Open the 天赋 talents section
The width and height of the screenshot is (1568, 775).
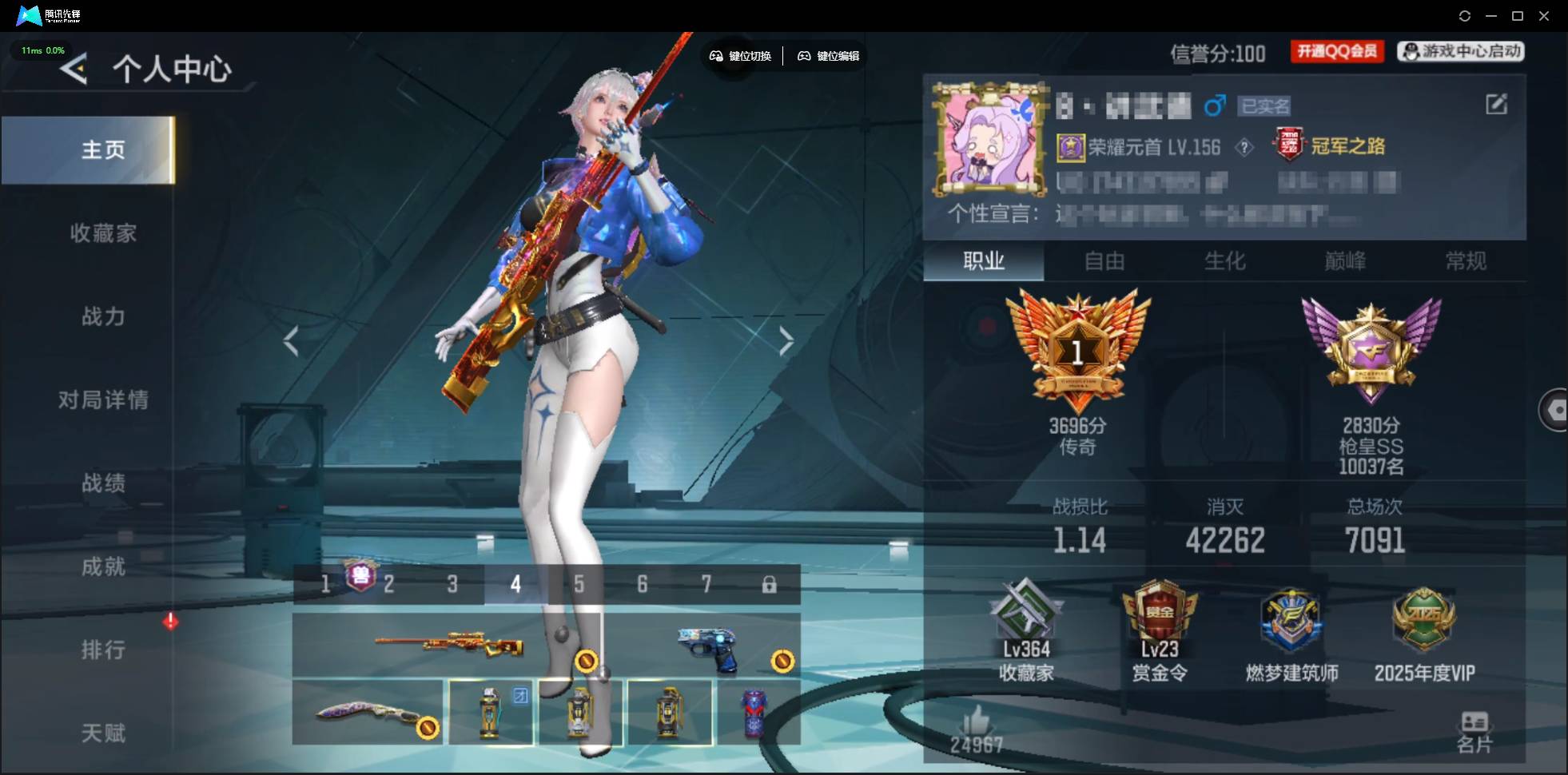pos(103,733)
